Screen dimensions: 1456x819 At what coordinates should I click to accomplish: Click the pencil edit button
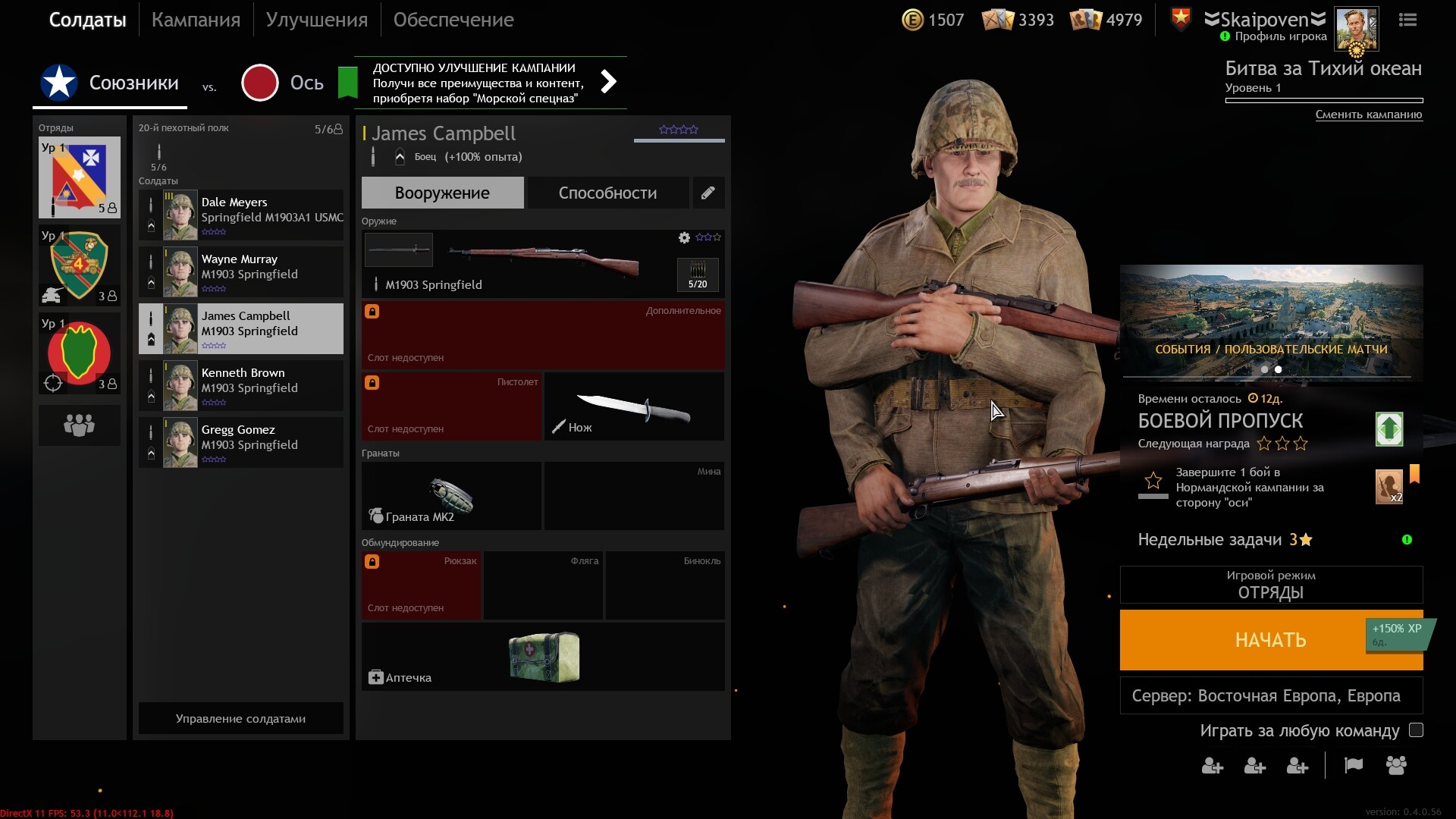(x=708, y=193)
